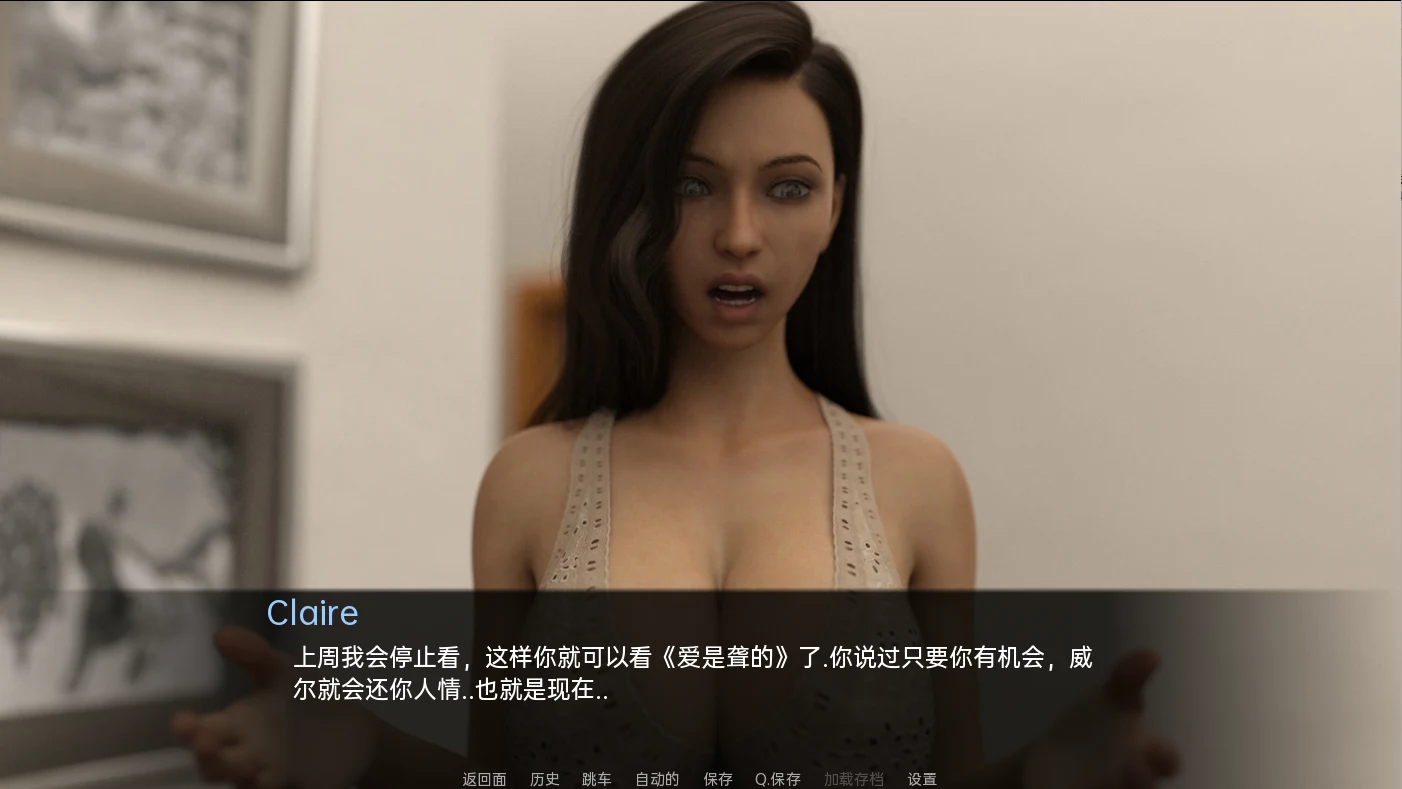Toggle 自动的 (Auto) text advance mode

[x=656, y=778]
